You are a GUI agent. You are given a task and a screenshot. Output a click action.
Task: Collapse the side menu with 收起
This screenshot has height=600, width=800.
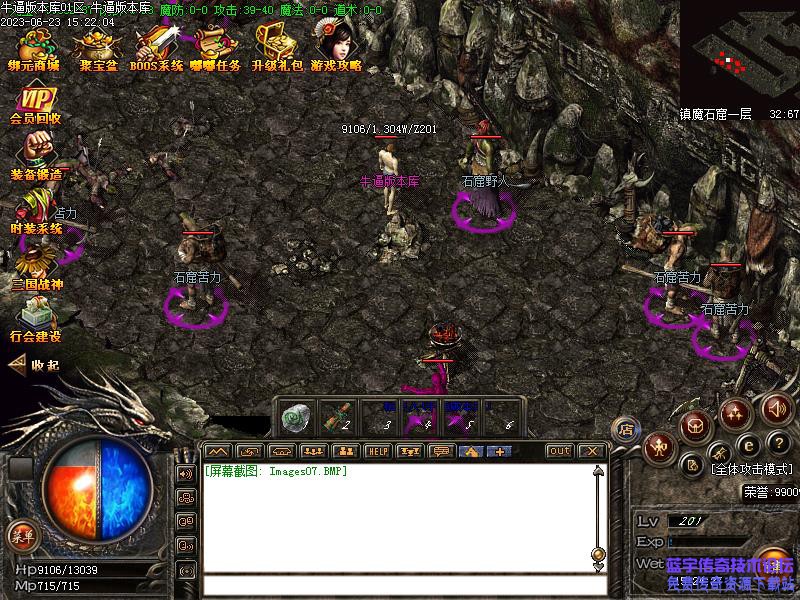point(34,365)
